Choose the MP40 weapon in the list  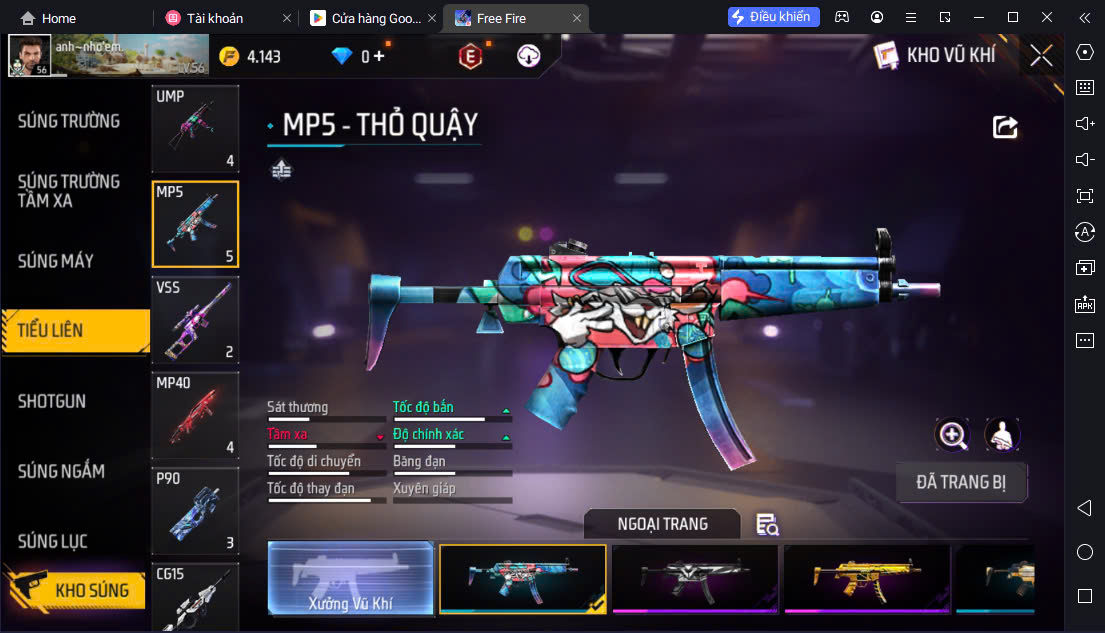click(x=195, y=415)
